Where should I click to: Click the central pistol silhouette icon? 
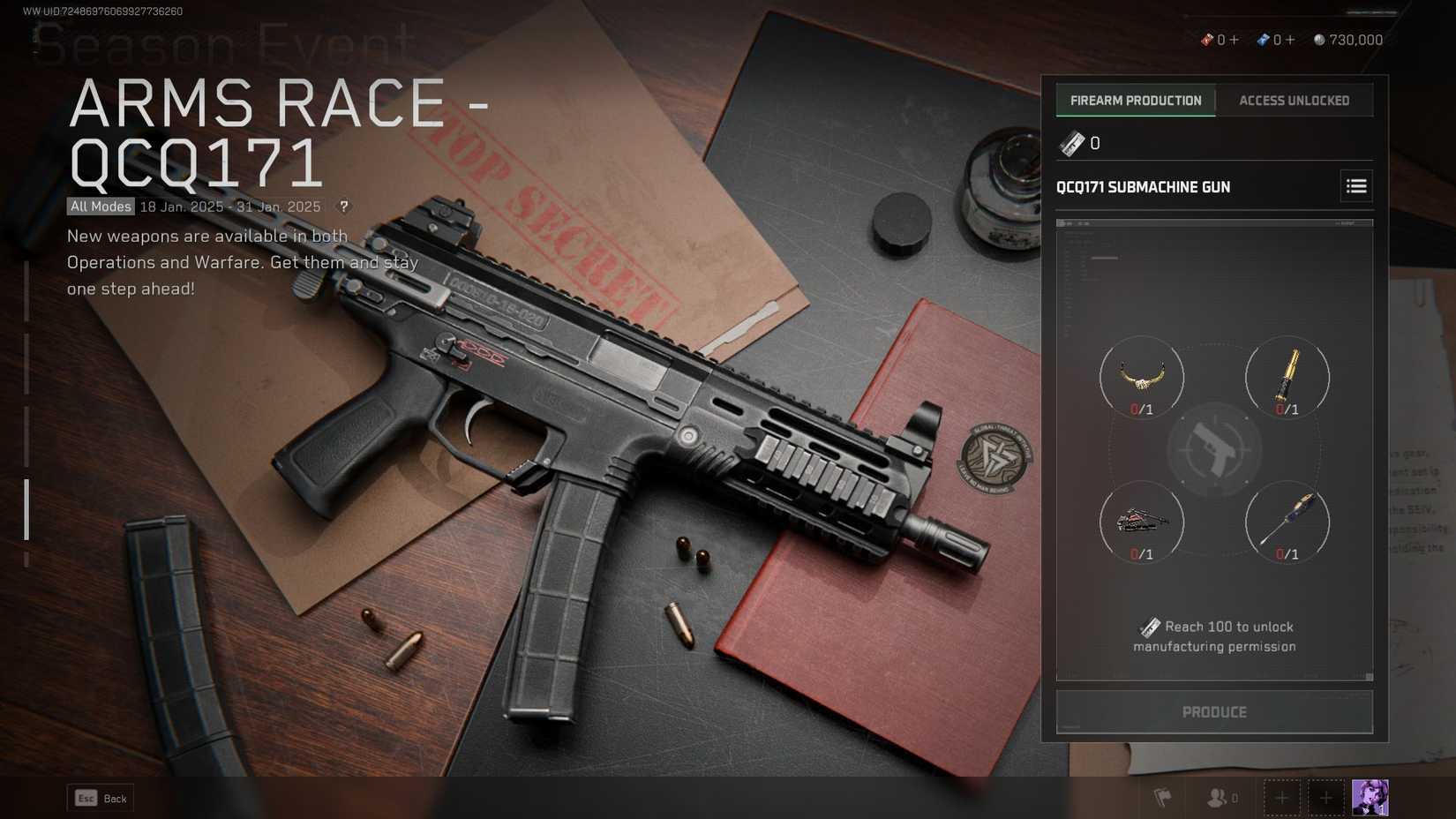1214,449
